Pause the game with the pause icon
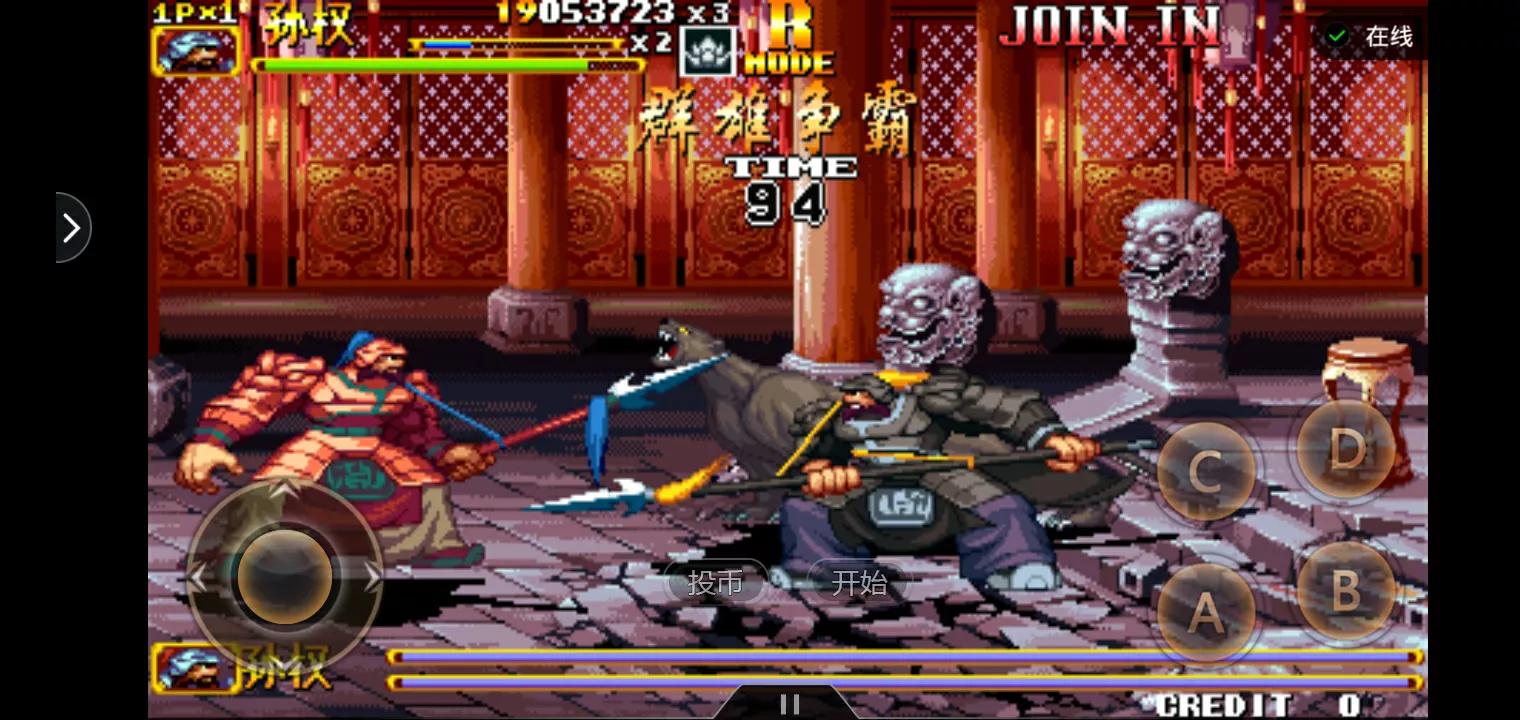 (790, 702)
